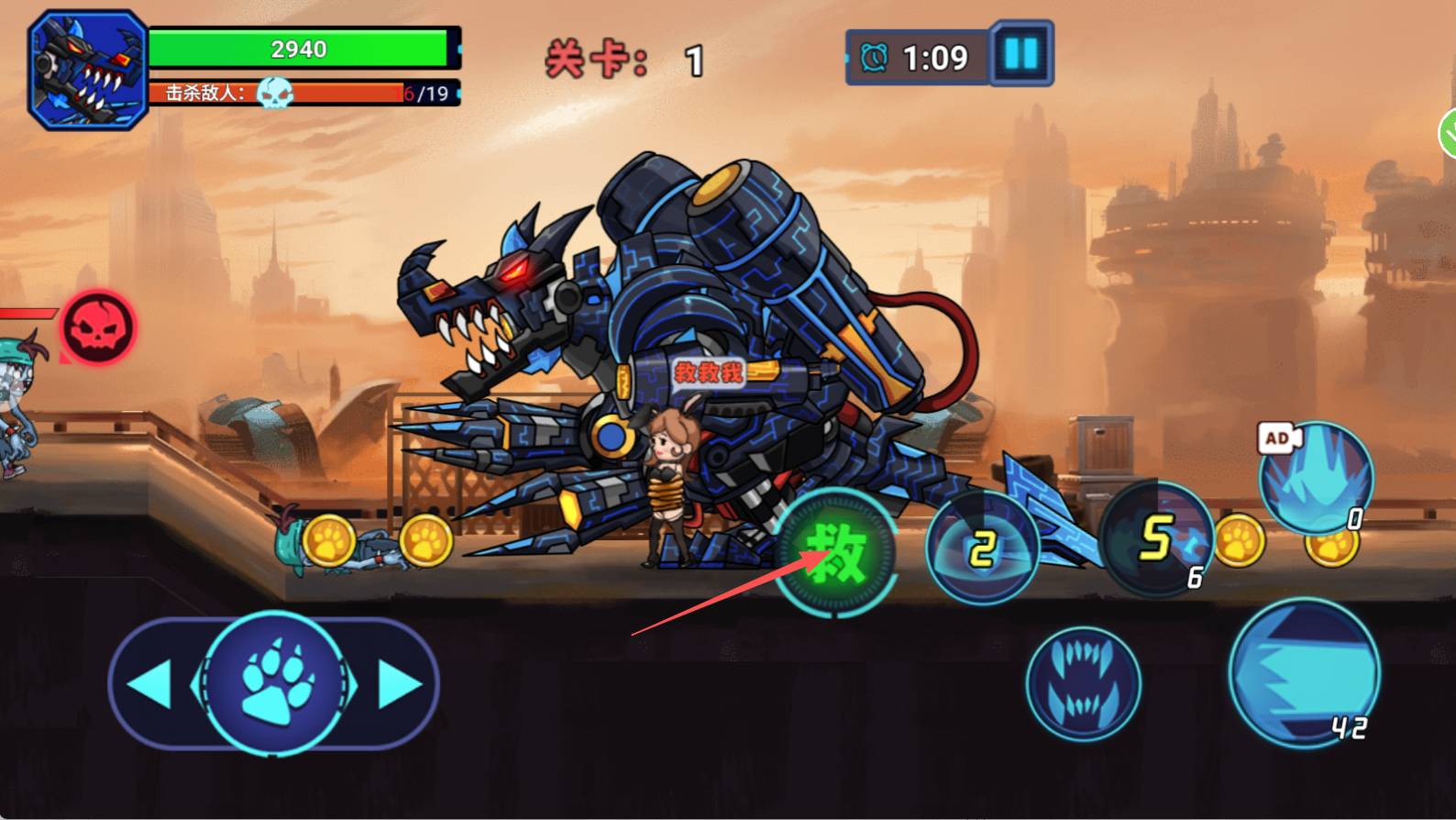Move right with the right arrow
The image size is (1456, 820).
click(398, 684)
